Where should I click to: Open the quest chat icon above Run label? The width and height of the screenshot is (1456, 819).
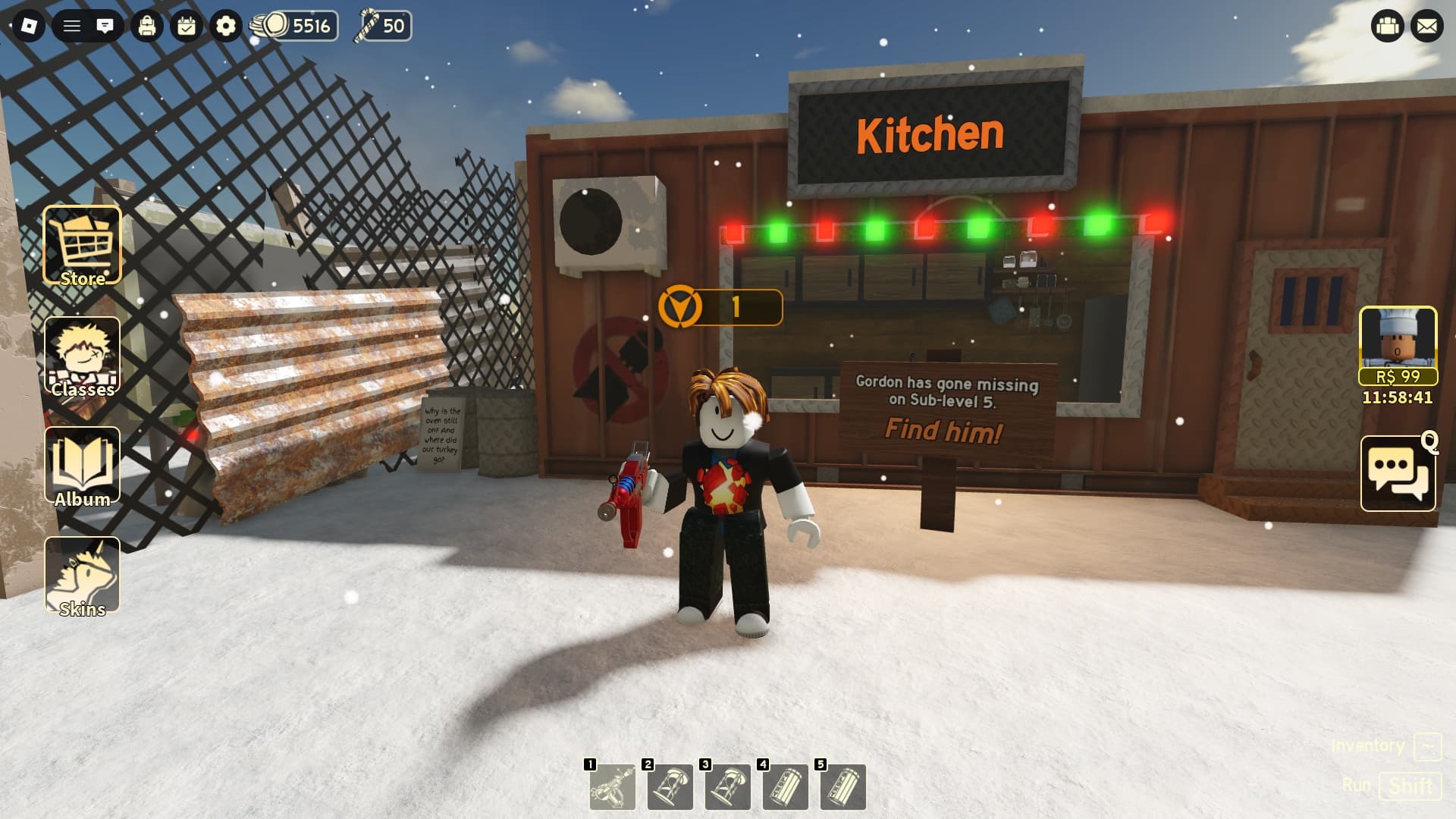pos(1398,472)
